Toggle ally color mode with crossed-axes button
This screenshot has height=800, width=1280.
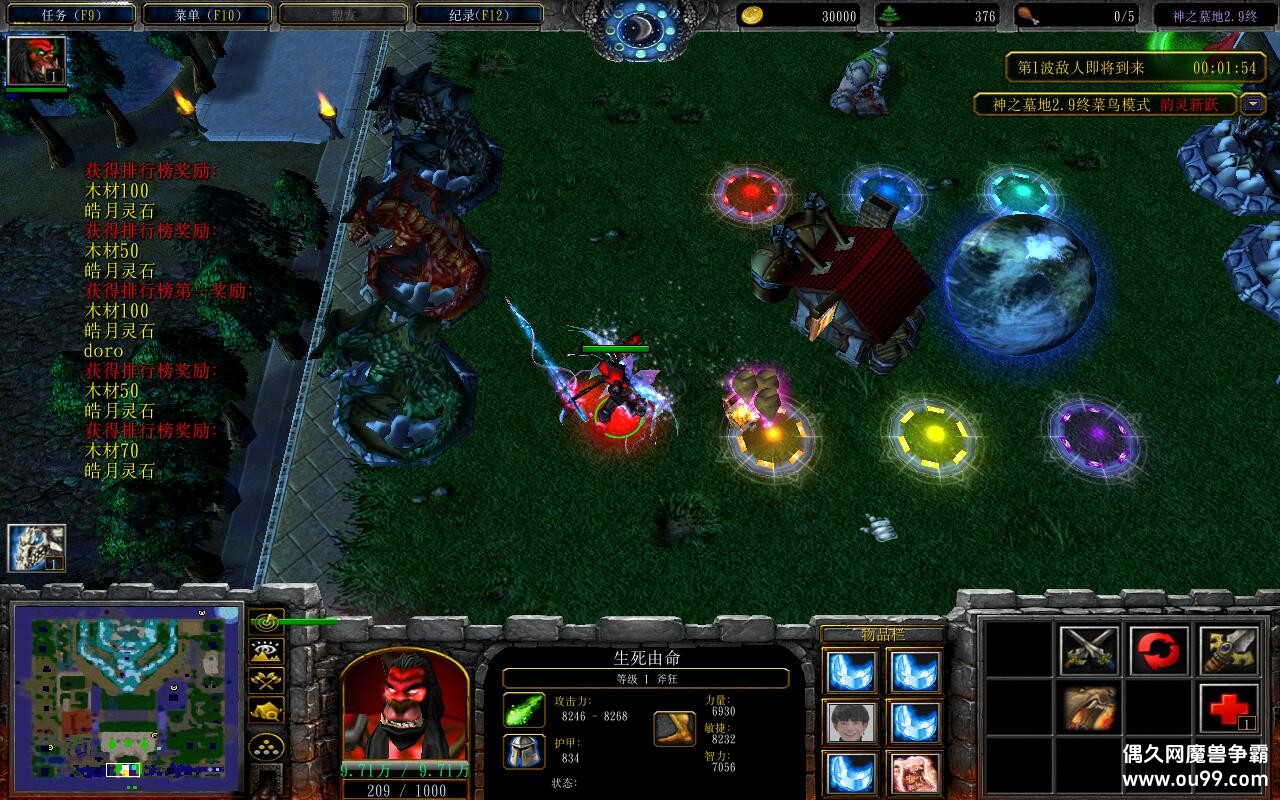point(267,680)
